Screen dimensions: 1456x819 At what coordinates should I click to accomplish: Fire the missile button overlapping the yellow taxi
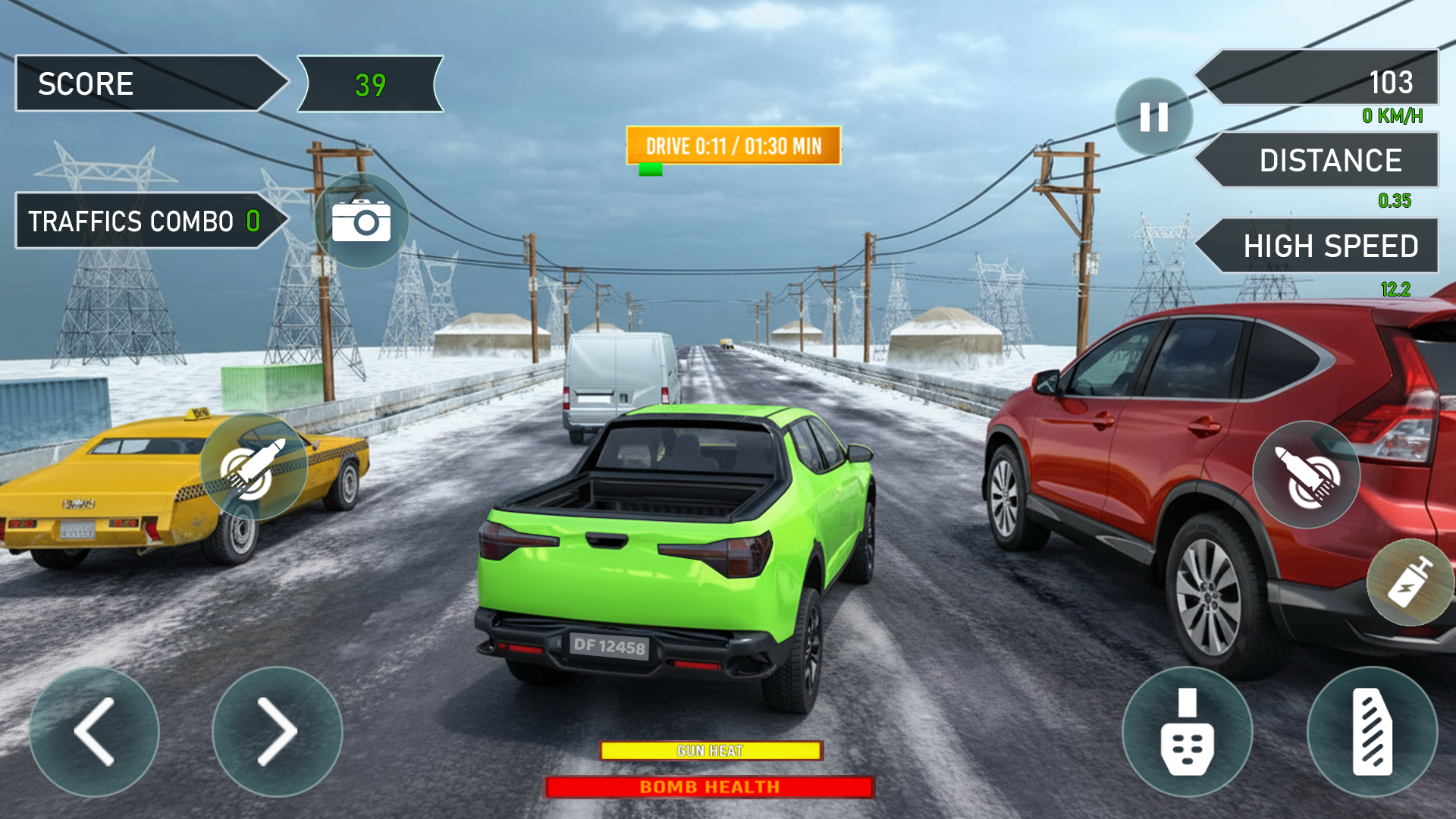click(253, 467)
